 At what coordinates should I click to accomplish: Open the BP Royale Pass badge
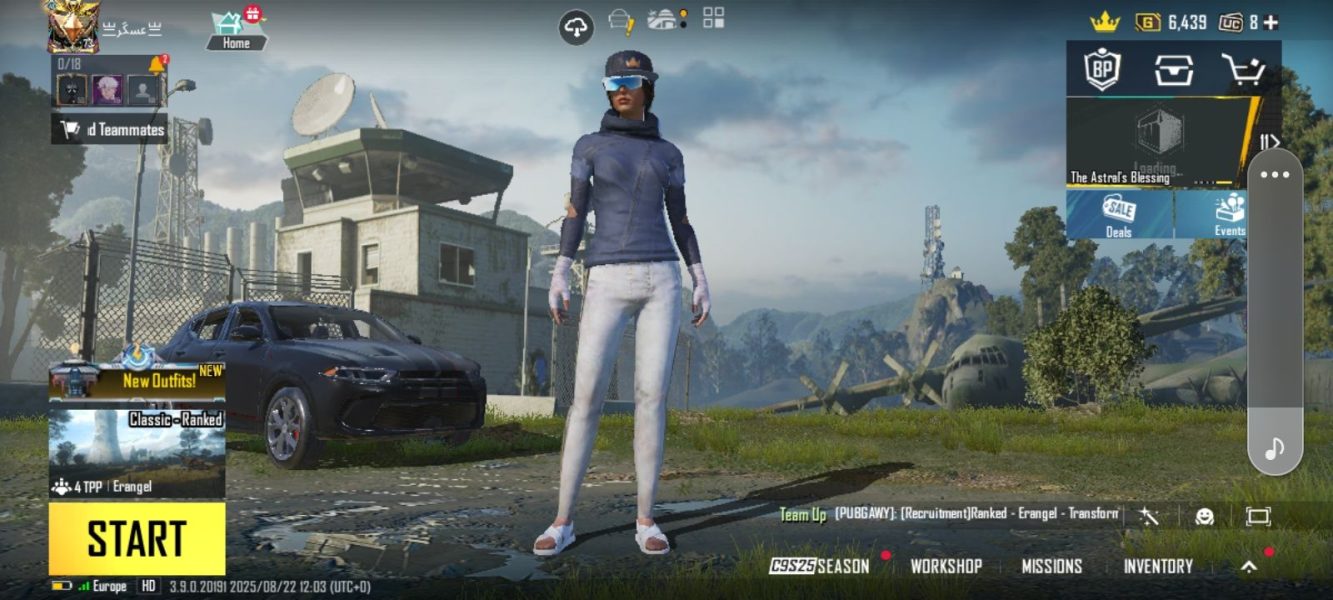point(1103,69)
